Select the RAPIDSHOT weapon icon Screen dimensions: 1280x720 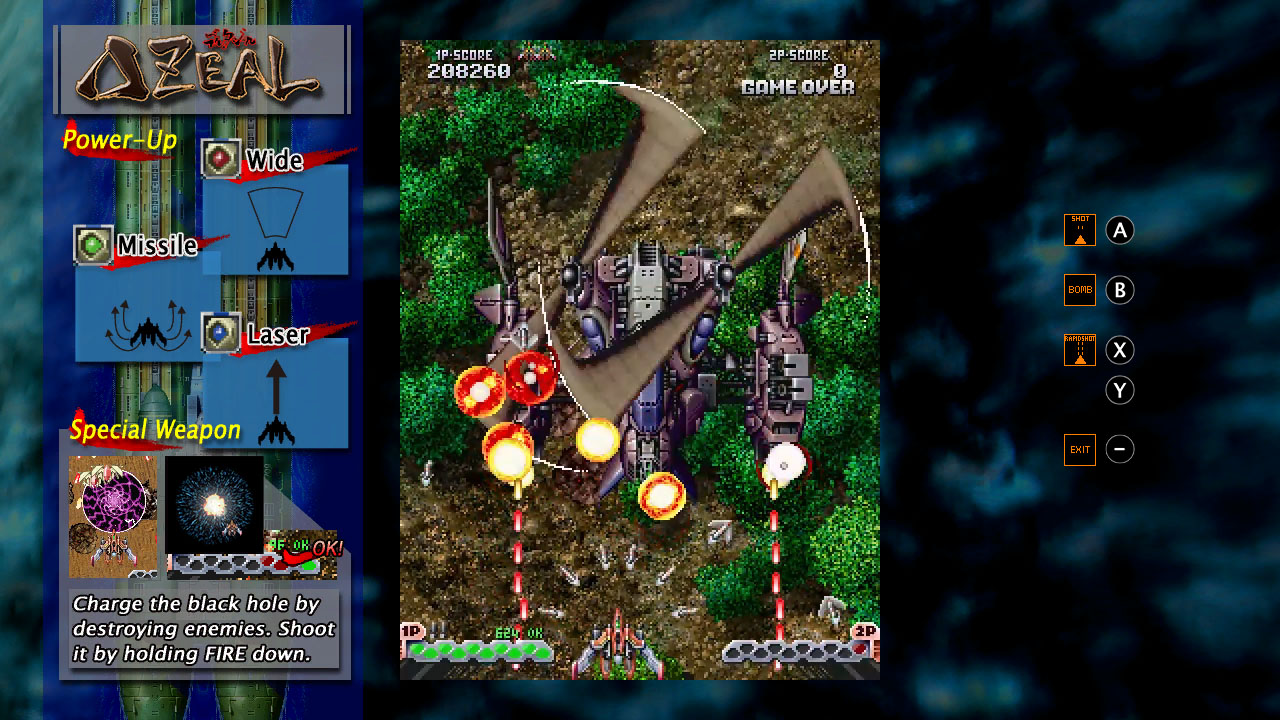pos(1079,350)
